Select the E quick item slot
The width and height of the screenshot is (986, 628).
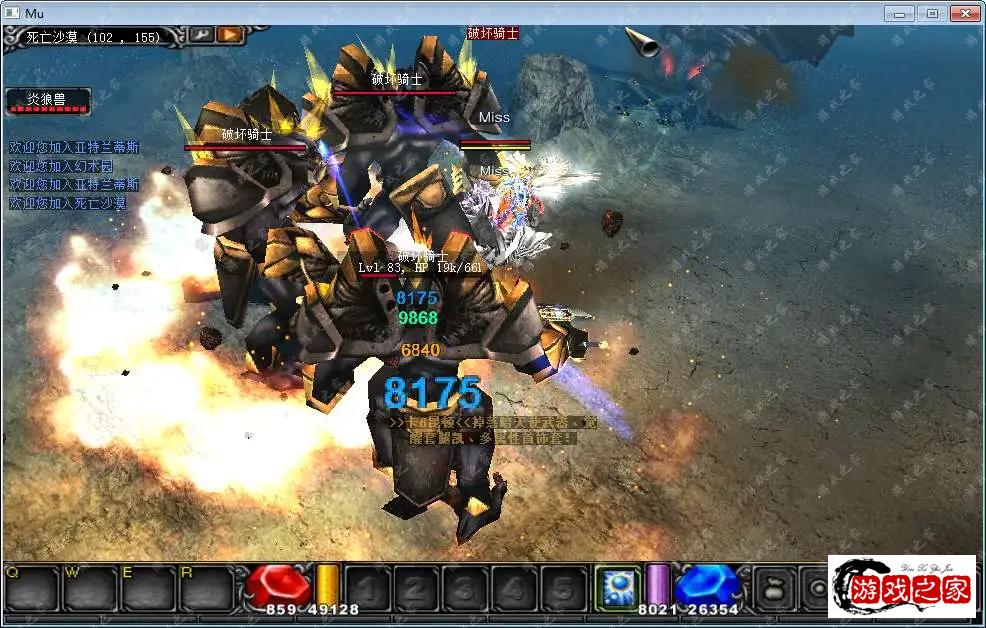148,588
